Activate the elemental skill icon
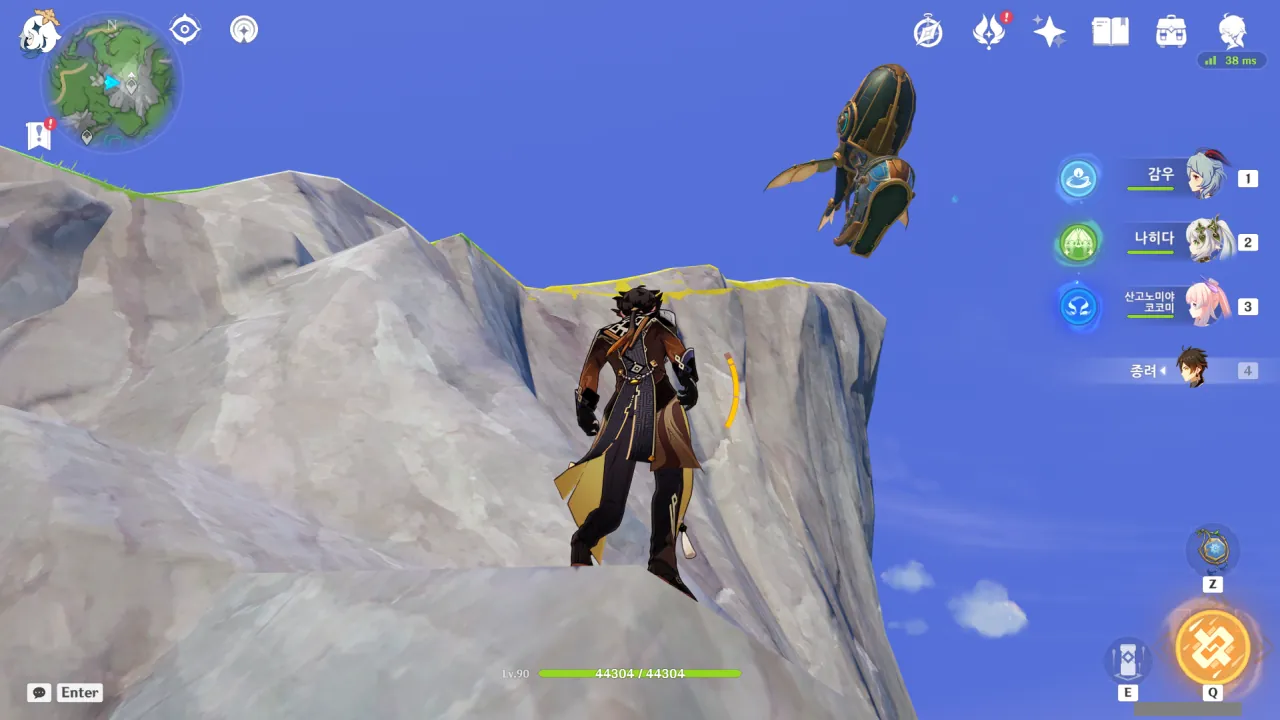This screenshot has height=720, width=1280. (1127, 660)
